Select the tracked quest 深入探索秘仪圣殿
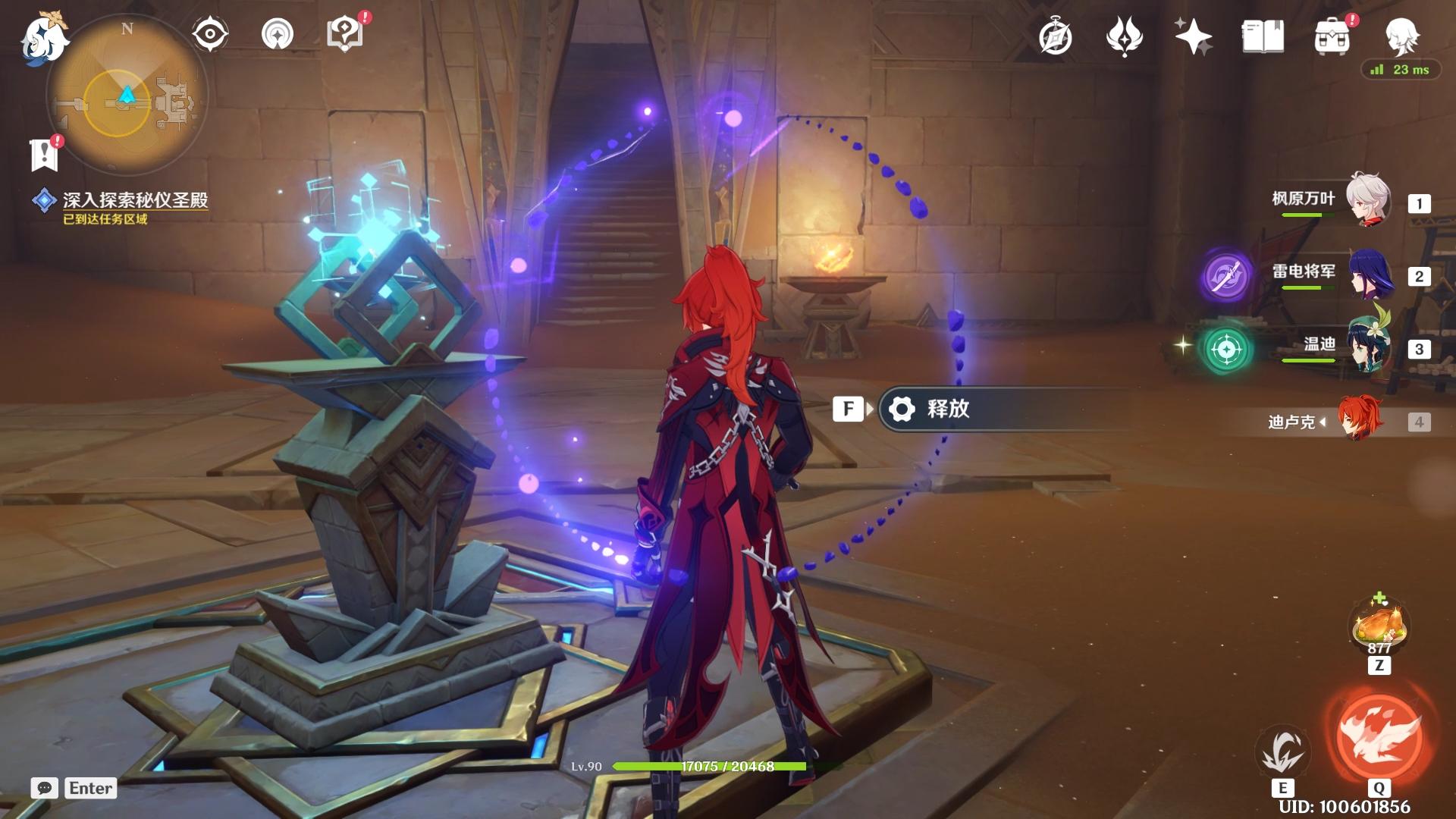1456x819 pixels. click(134, 200)
